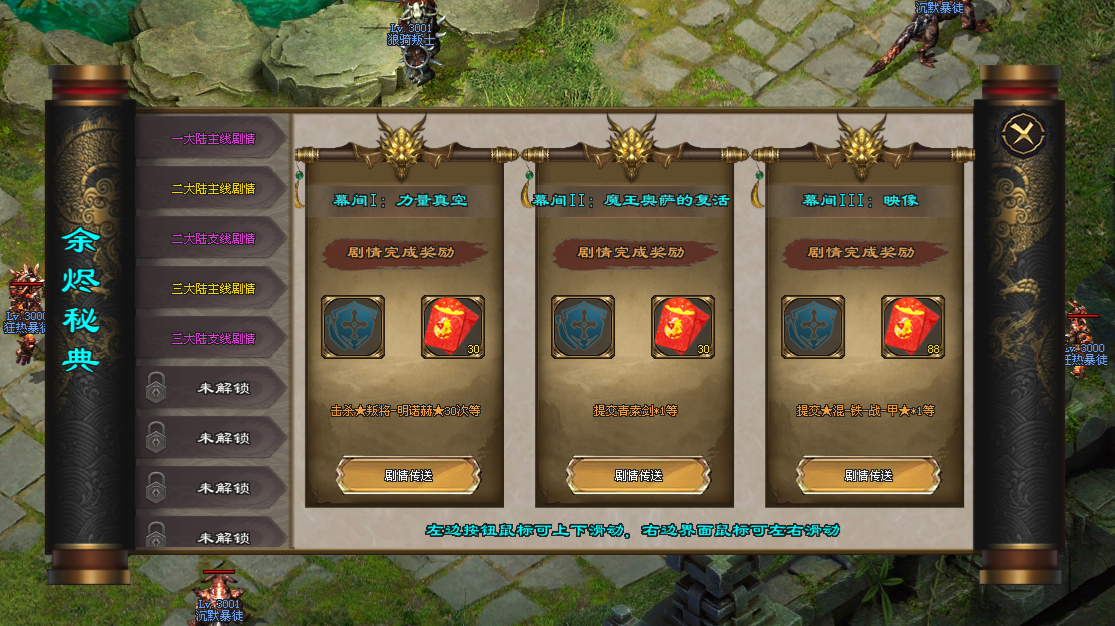
Task: Check the red envelope in 魔王奥萨的复活 card
Action: click(682, 327)
